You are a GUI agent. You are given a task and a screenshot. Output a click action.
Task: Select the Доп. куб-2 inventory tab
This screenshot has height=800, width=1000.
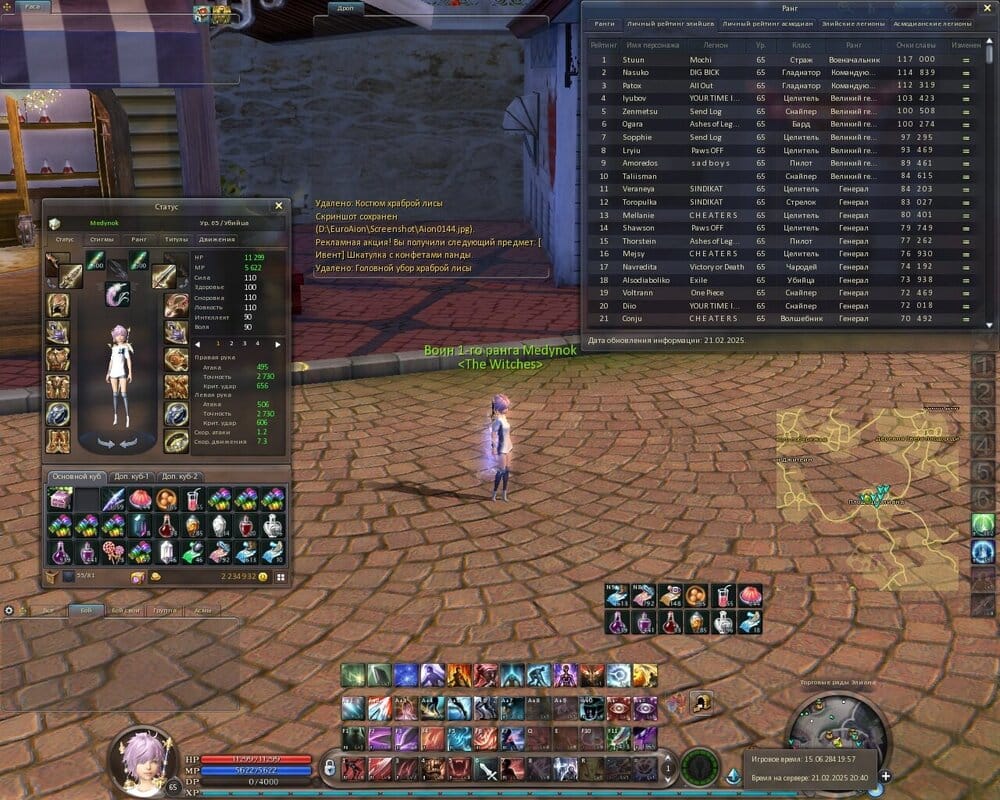point(182,476)
